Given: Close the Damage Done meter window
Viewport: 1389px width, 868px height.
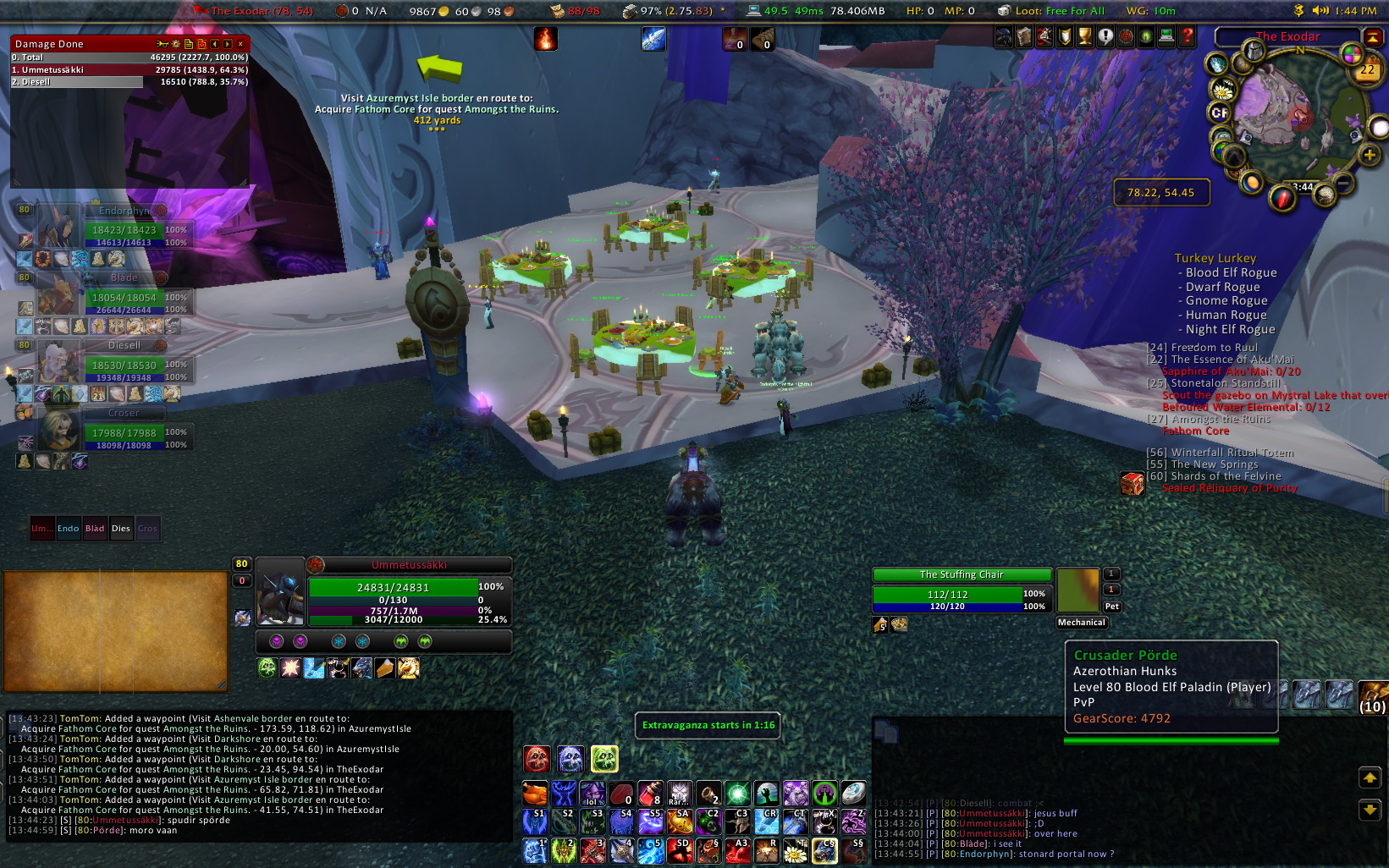Looking at the screenshot, I should tap(240, 44).
